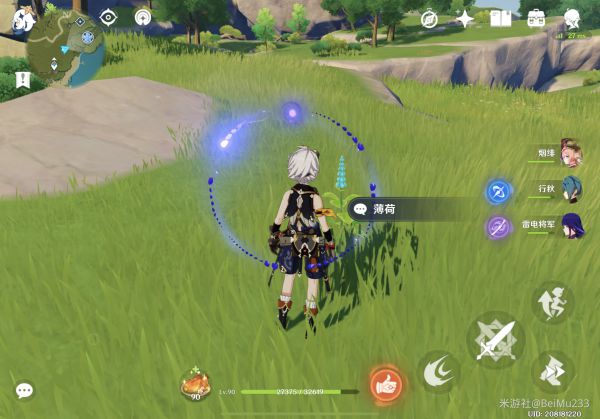600x419 pixels.
Task: Toggle the elemental sight eye icon
Action: click(x=110, y=18)
